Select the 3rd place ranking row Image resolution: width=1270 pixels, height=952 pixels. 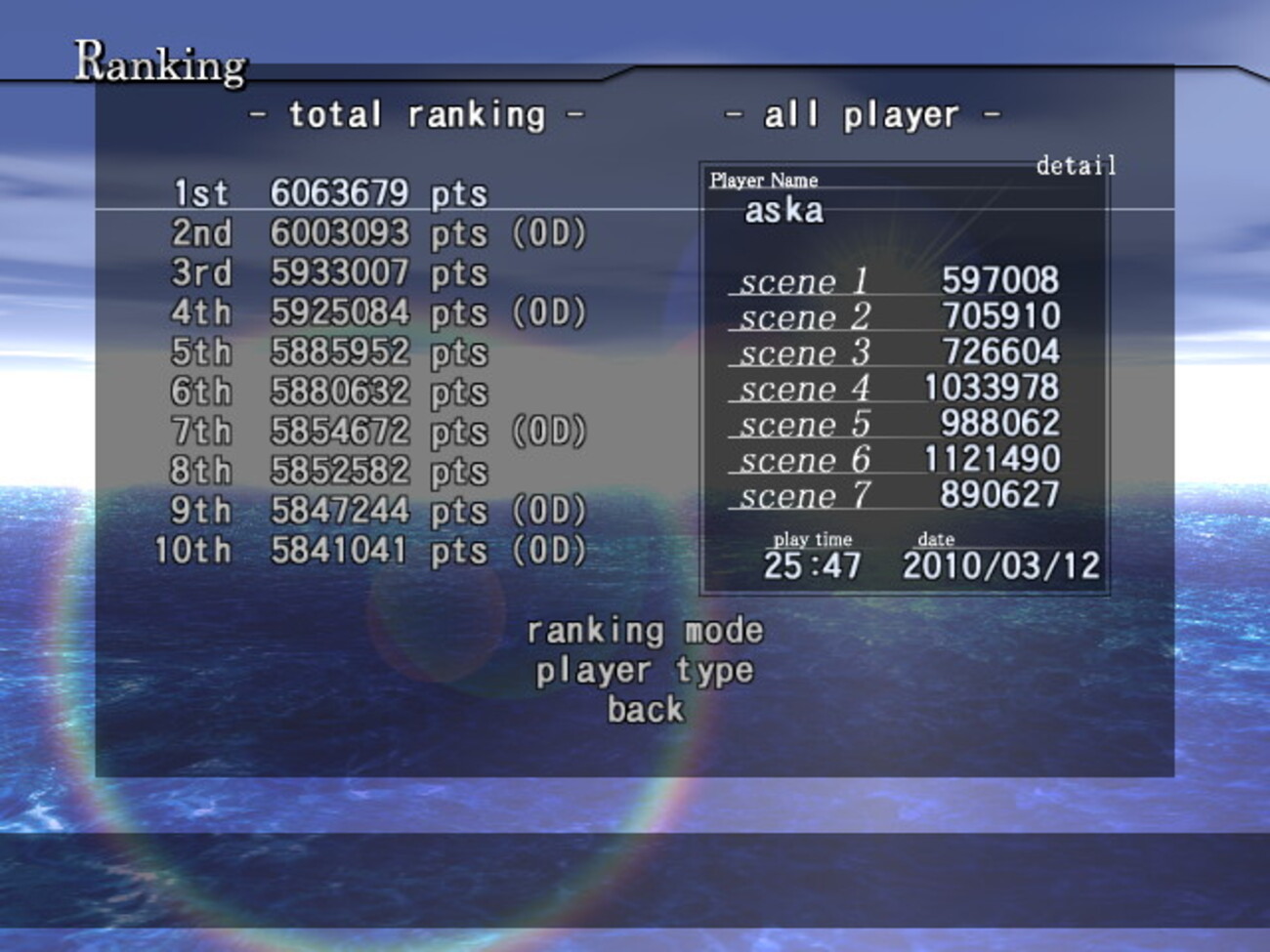[x=329, y=273]
